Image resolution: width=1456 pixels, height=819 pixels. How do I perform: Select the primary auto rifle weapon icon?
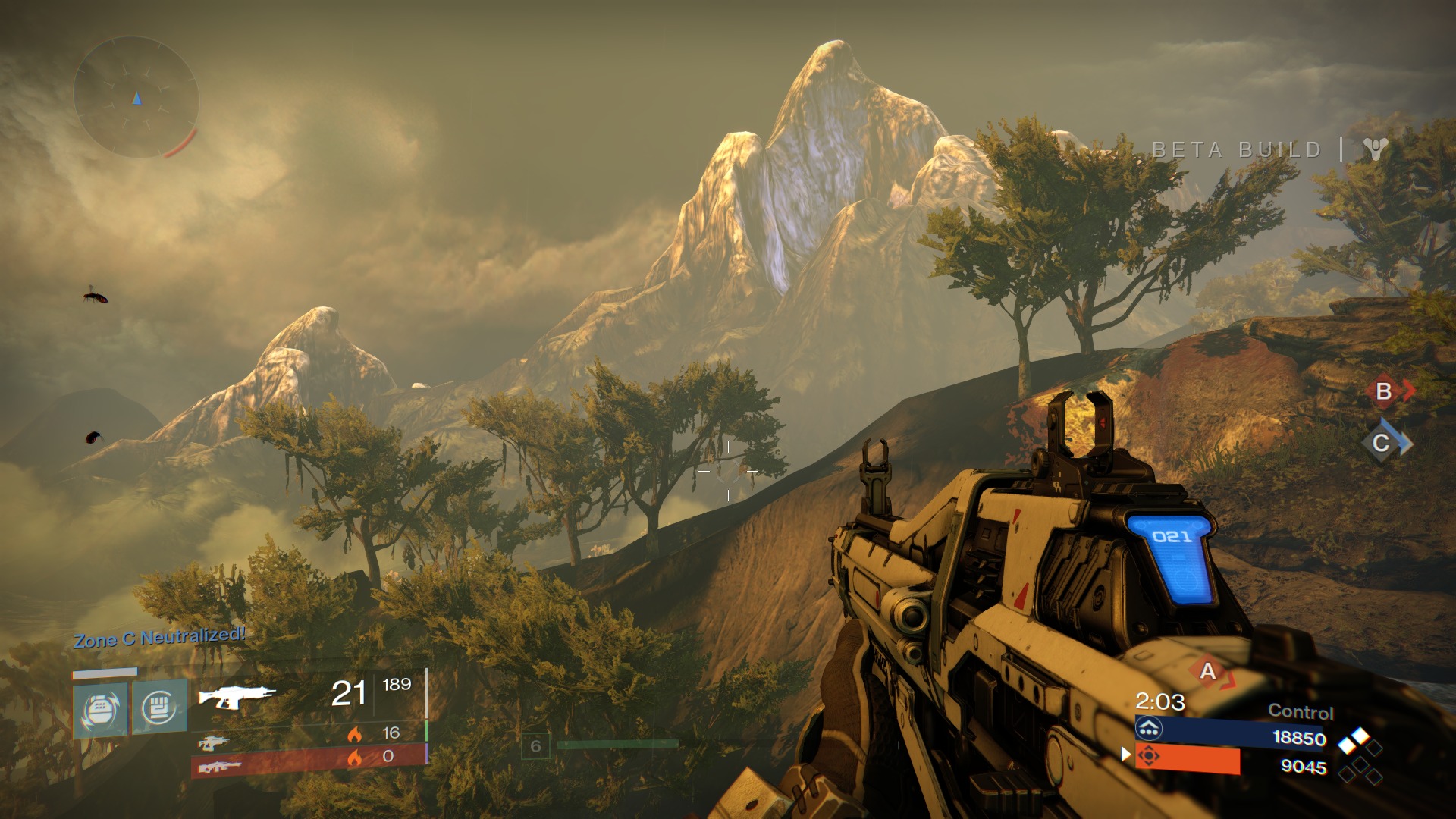point(237,695)
